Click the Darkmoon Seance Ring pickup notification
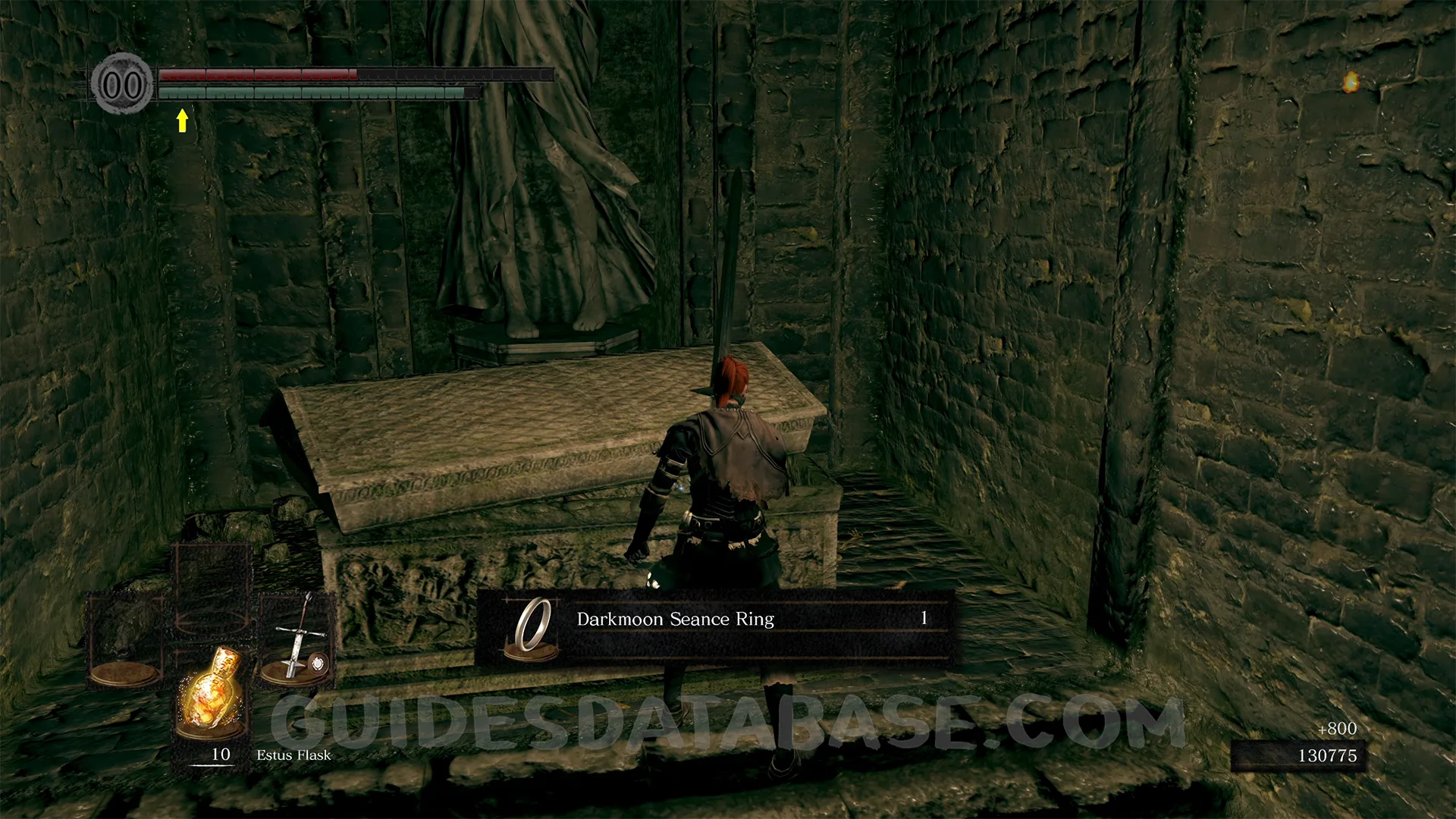Image resolution: width=1456 pixels, height=819 pixels. coord(714,627)
